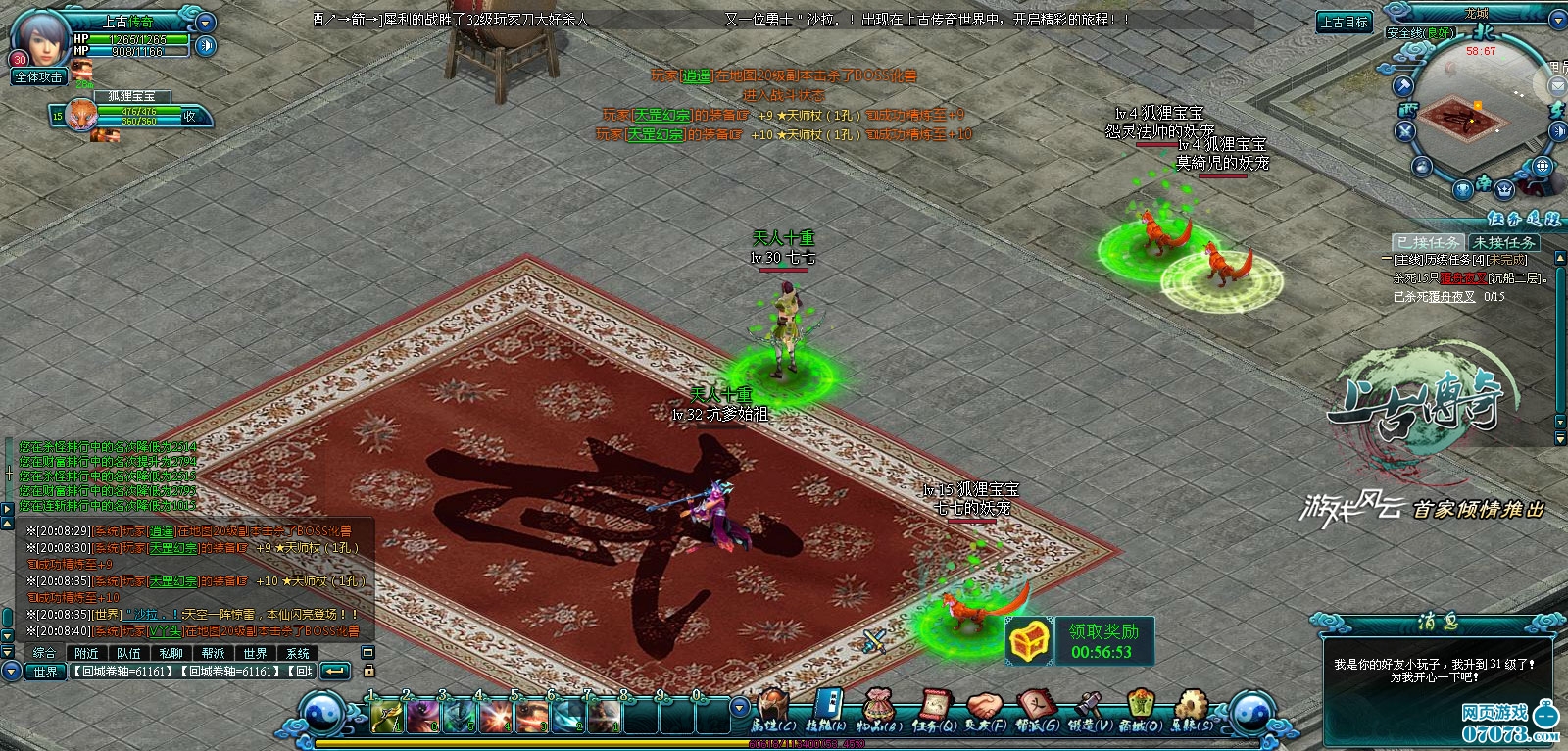Switch to the 未接任务 quest tab

pos(1504,242)
